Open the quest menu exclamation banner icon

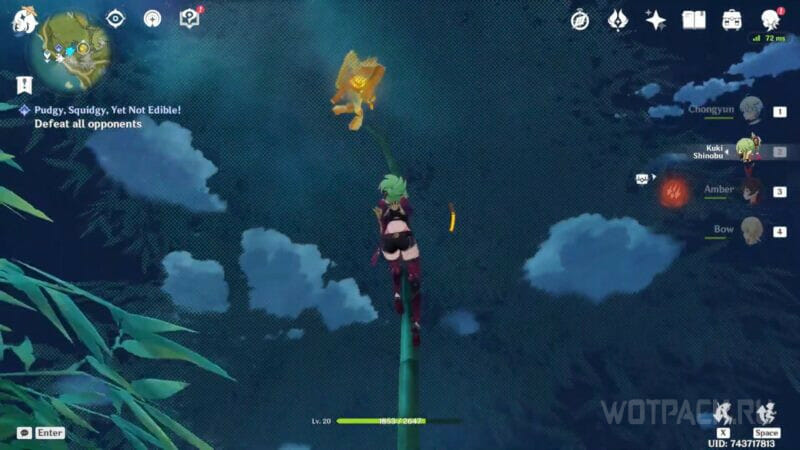pyautogui.click(x=24, y=85)
